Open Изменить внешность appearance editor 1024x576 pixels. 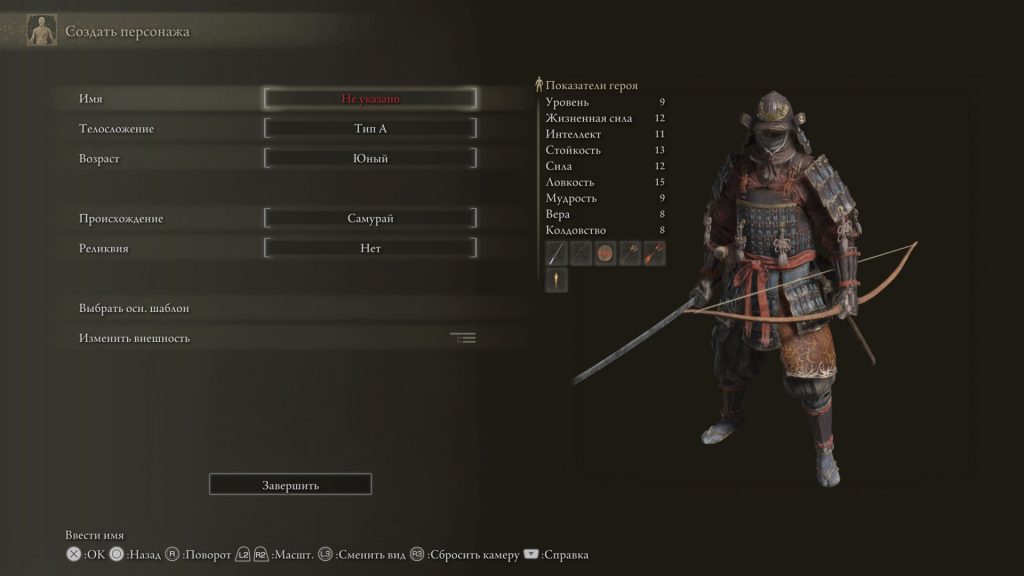tap(134, 338)
